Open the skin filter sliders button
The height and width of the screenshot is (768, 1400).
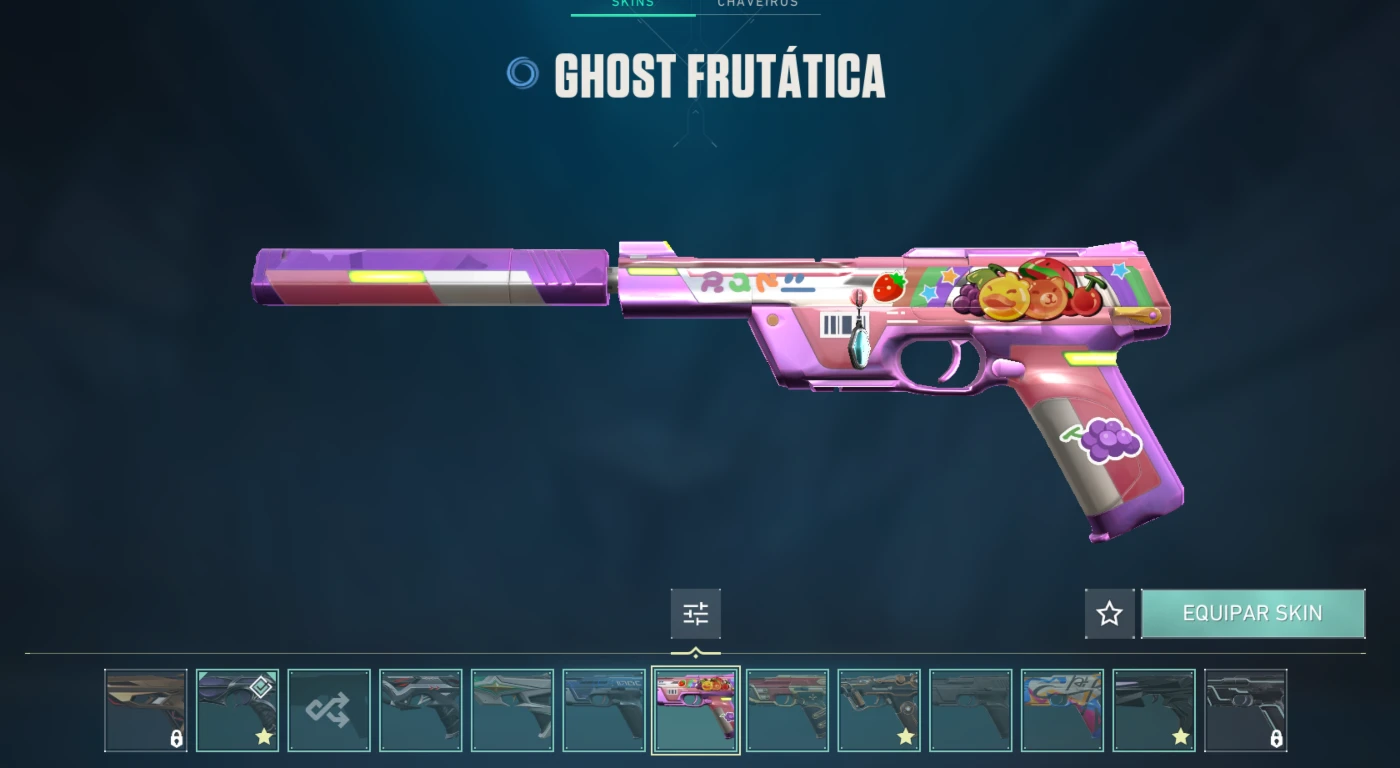click(x=695, y=614)
